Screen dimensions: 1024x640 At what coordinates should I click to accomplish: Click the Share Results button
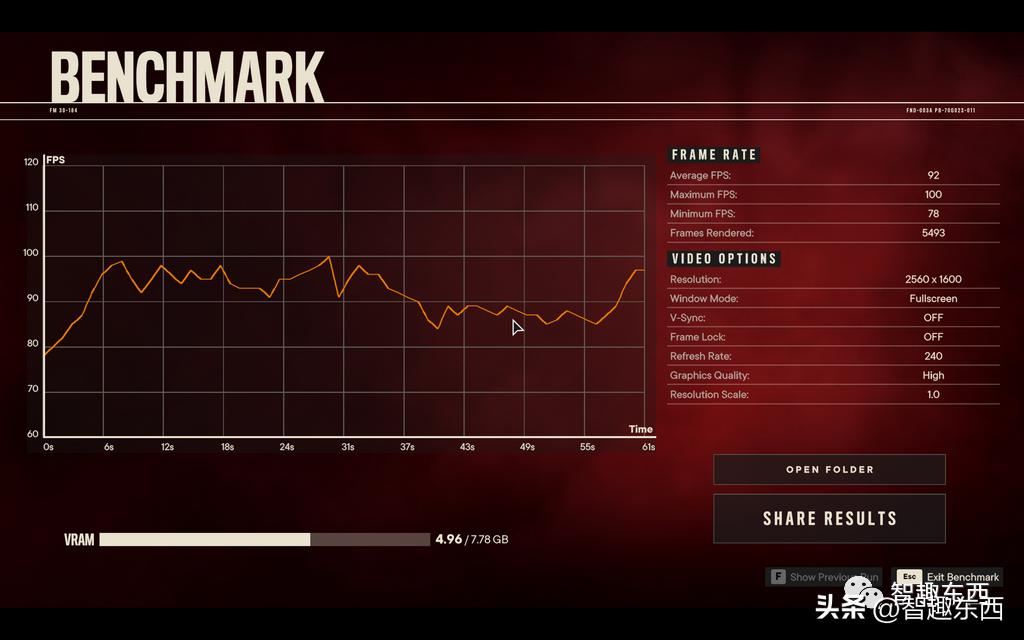coord(829,518)
